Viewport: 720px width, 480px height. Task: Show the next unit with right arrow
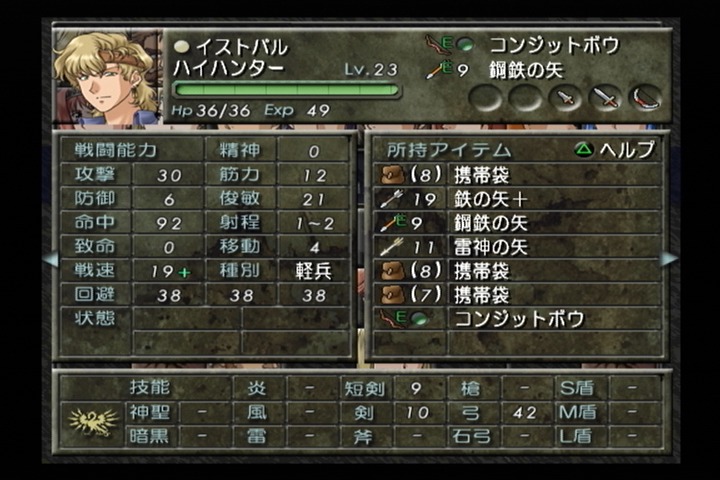[x=668, y=259]
